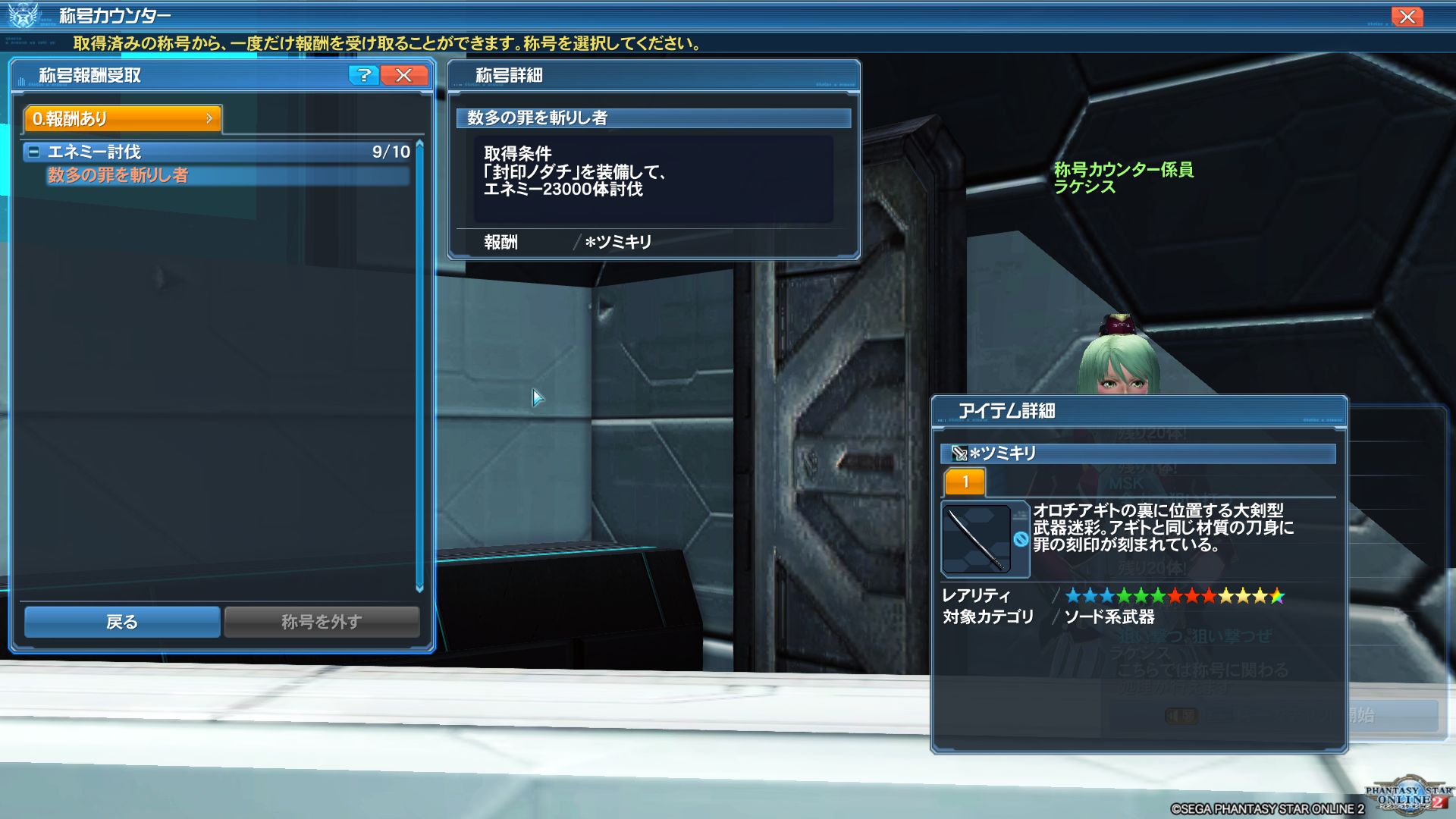The height and width of the screenshot is (819, 1456).
Task: Select the orange tab numbered 1
Action: point(965,482)
